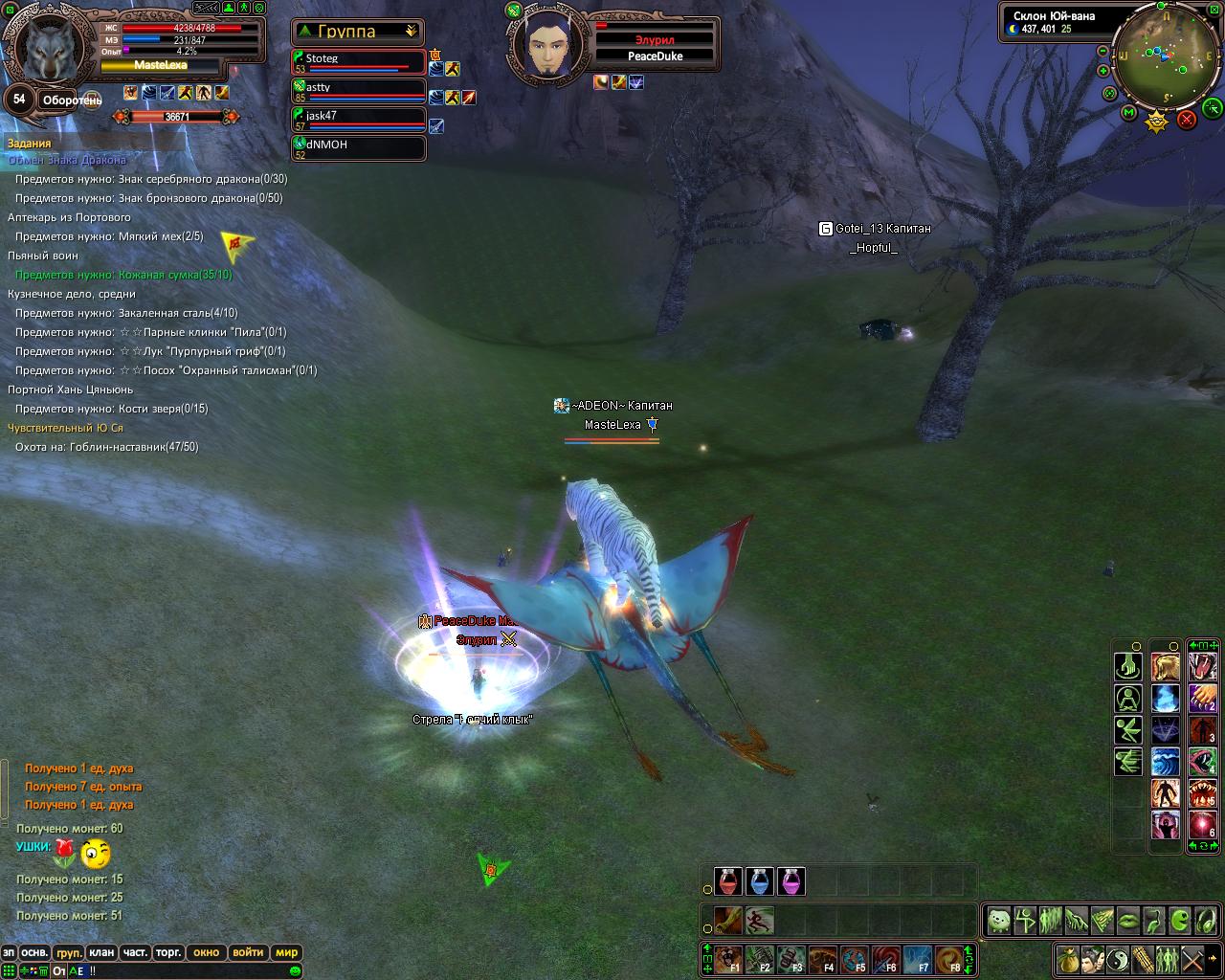Image resolution: width=1225 pixels, height=980 pixels.
Task: Use the blue mana potion slot
Action: [760, 881]
